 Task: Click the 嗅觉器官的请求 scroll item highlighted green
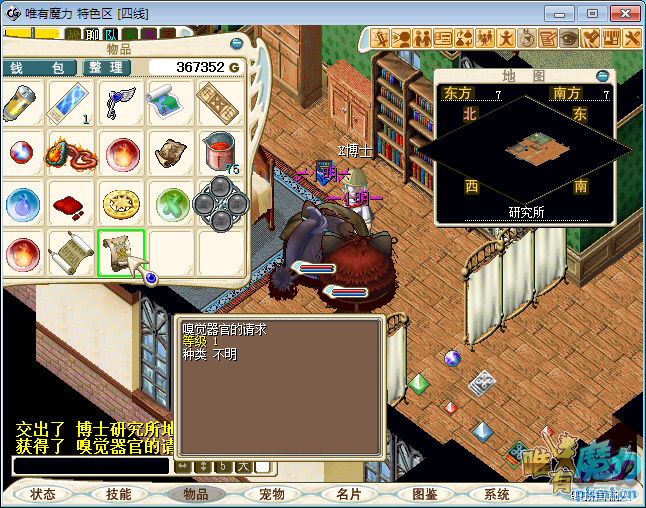tap(122, 253)
